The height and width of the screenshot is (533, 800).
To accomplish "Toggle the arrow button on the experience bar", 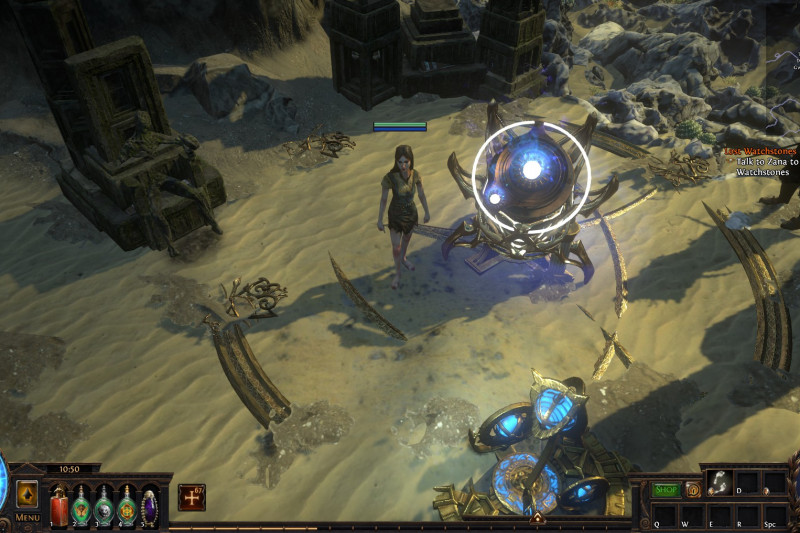I will (537, 518).
